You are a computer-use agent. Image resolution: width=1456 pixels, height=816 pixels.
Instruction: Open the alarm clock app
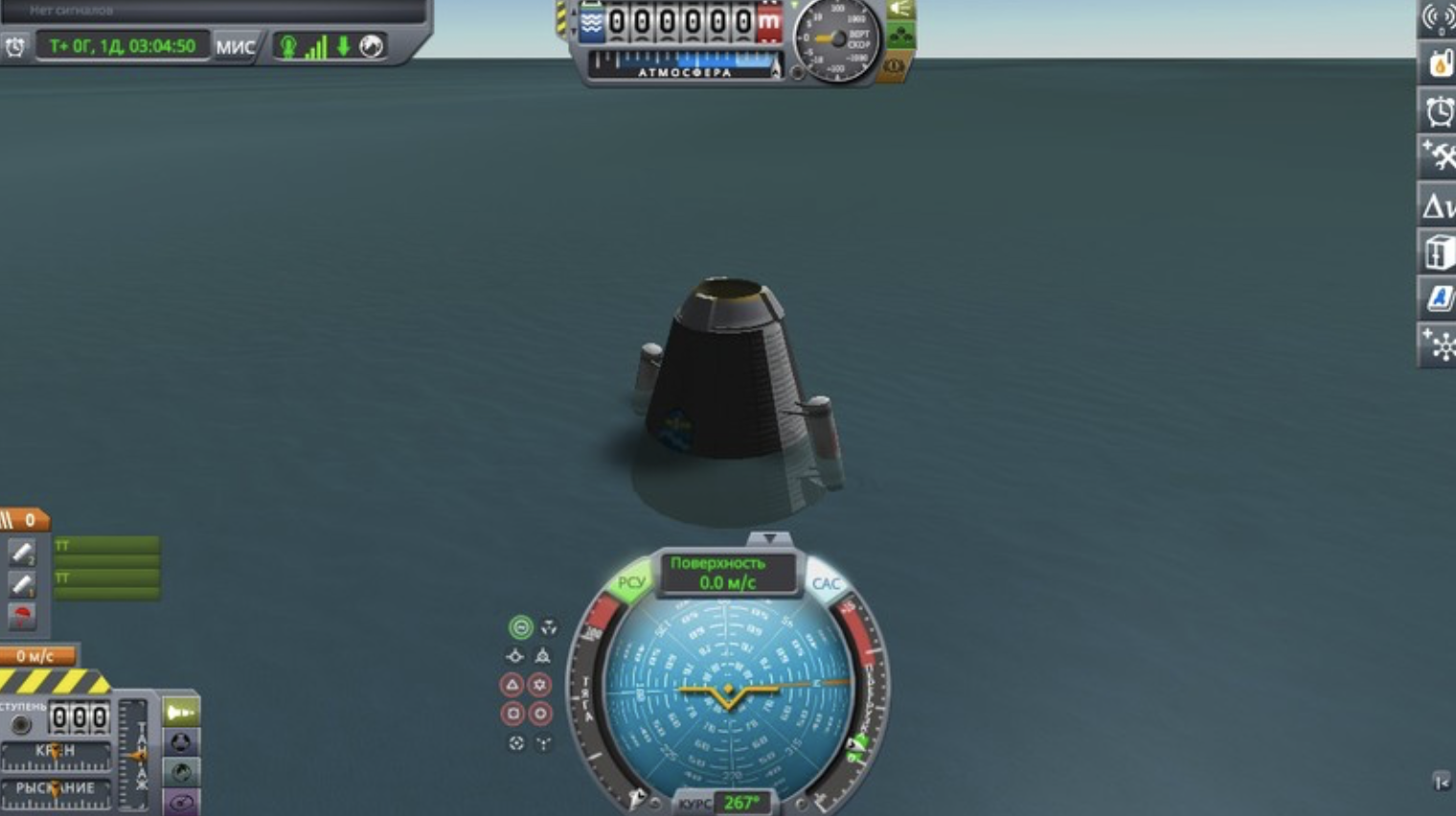coord(1439,111)
